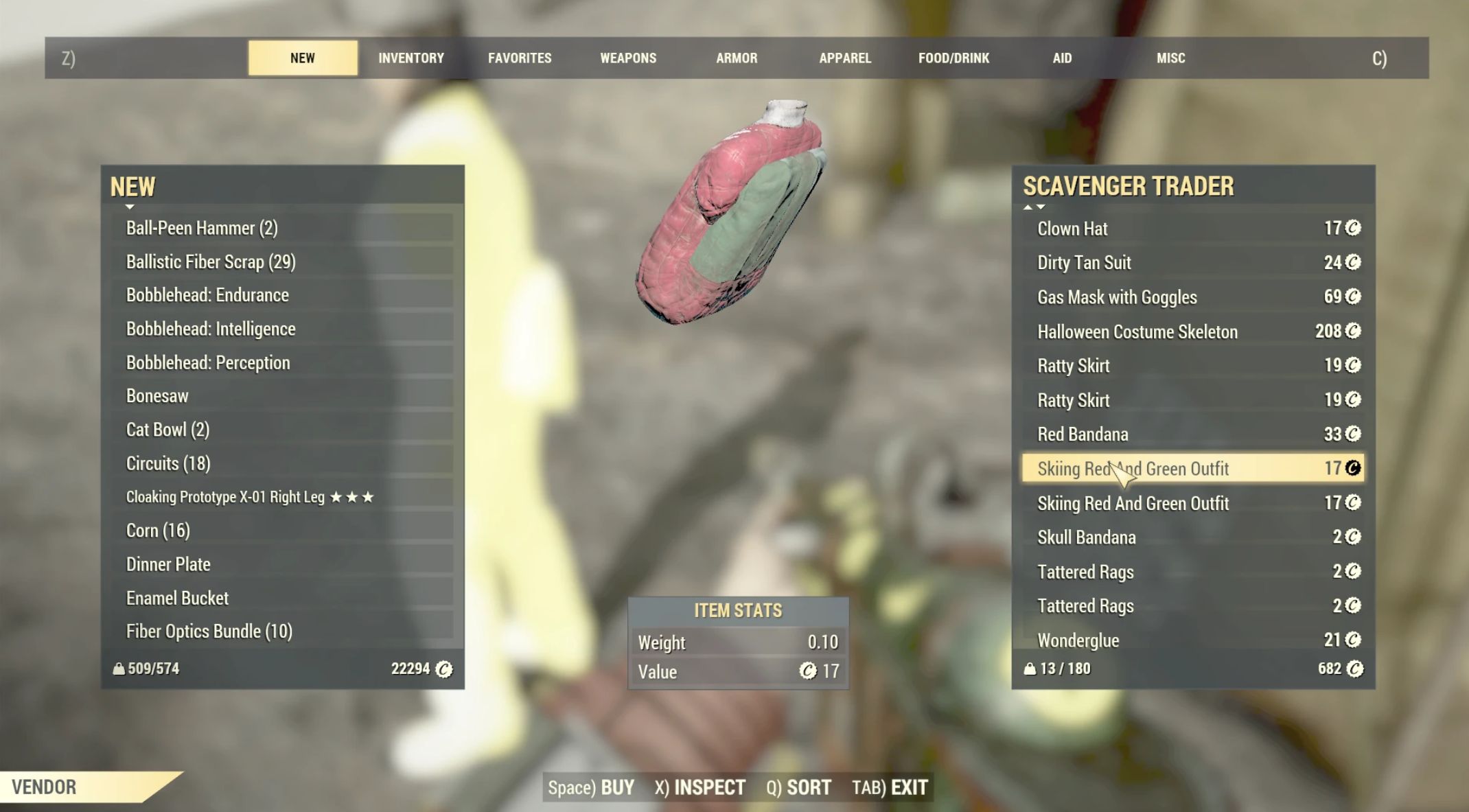The width and height of the screenshot is (1469, 812).
Task: Select the trader's Red Bandana
Action: [1193, 434]
